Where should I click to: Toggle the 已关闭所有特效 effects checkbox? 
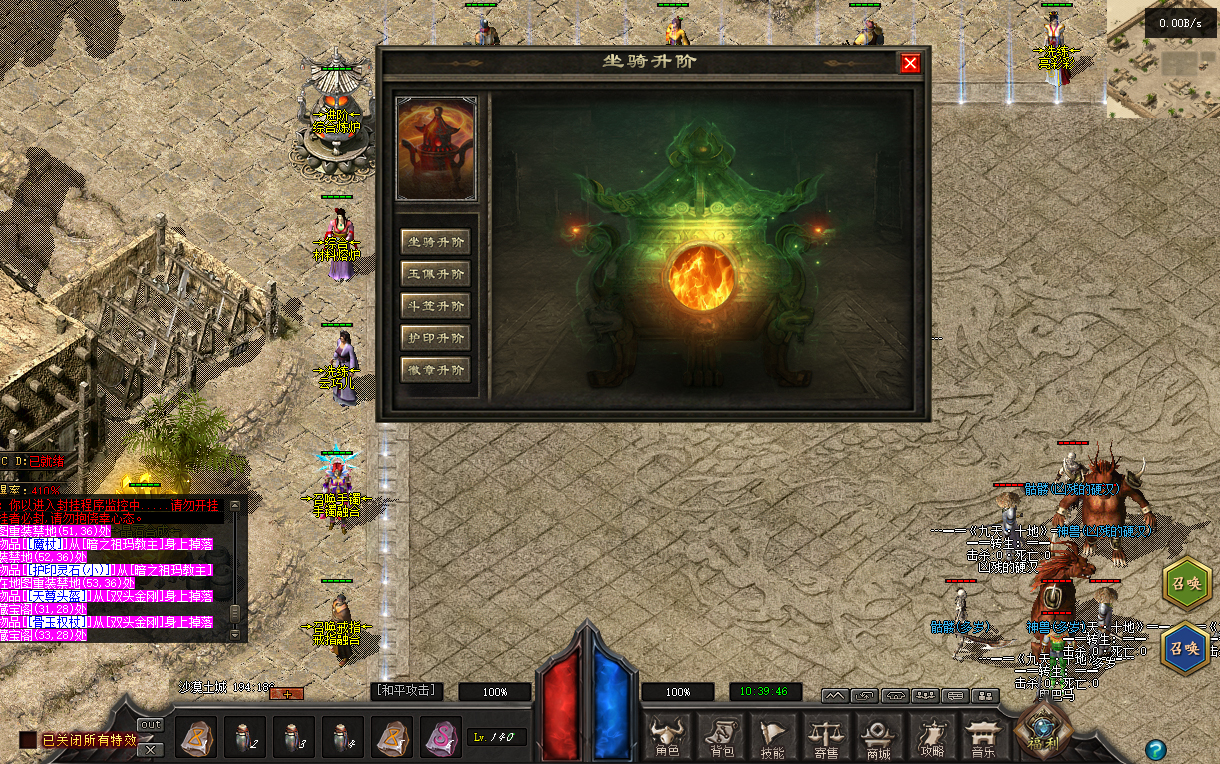[28, 740]
